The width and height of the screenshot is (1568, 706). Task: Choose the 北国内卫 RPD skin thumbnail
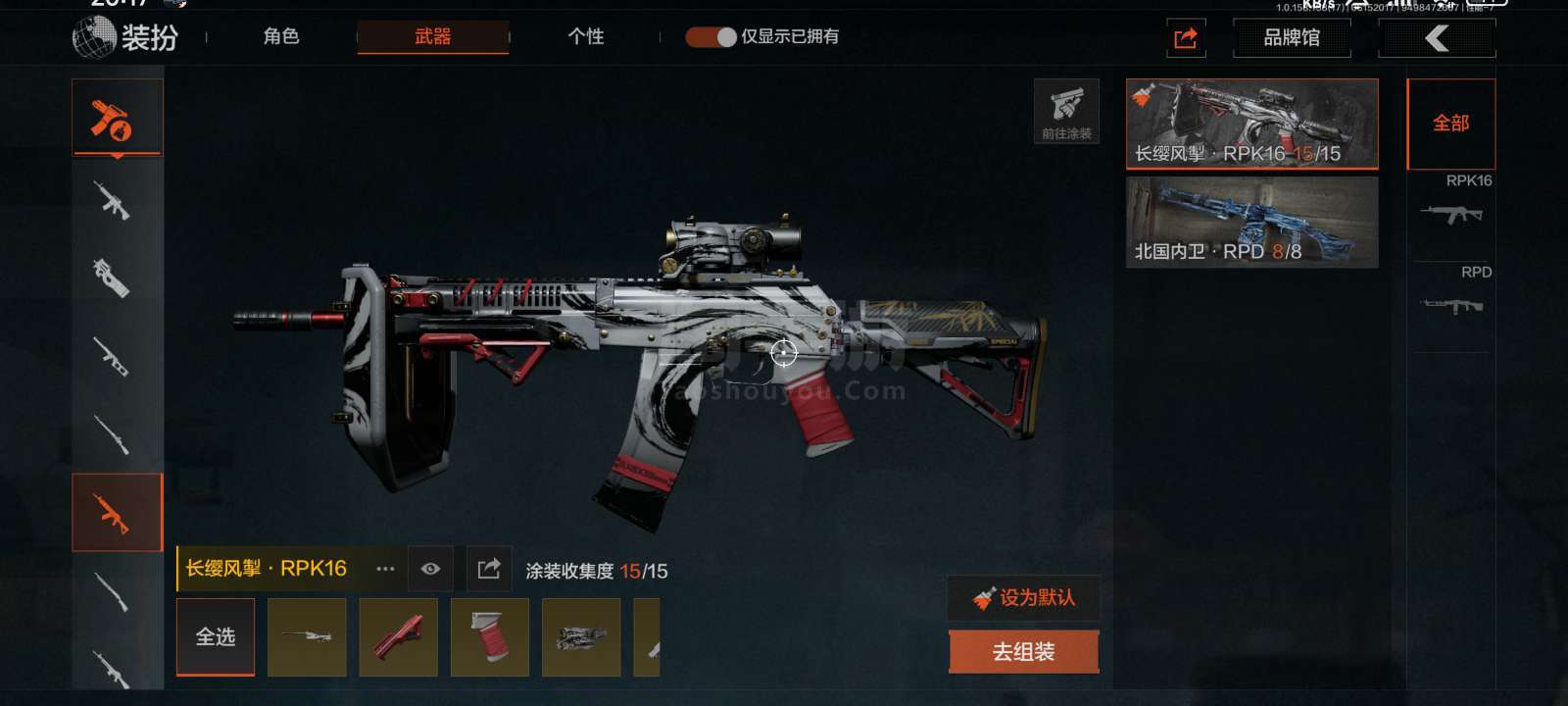[x=1251, y=222]
